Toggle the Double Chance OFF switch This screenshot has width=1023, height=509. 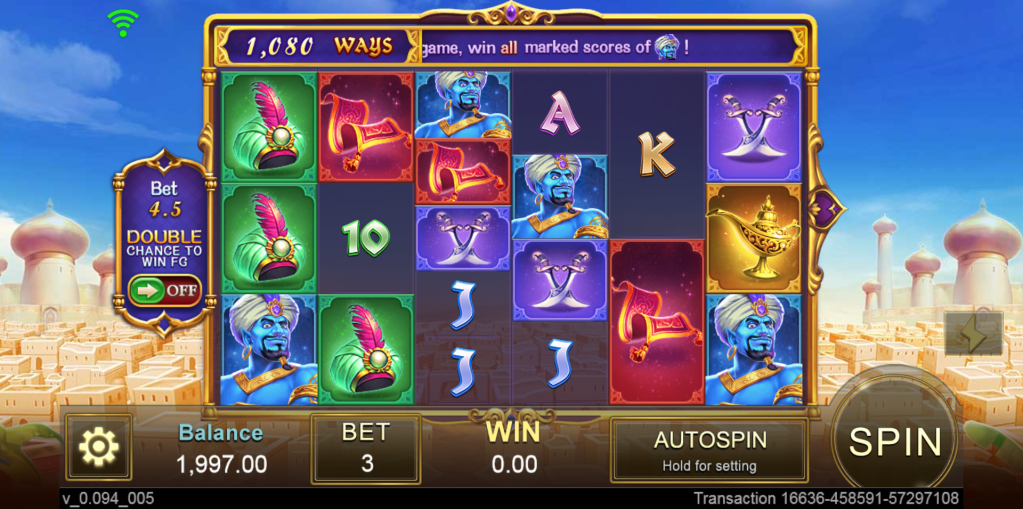click(164, 291)
